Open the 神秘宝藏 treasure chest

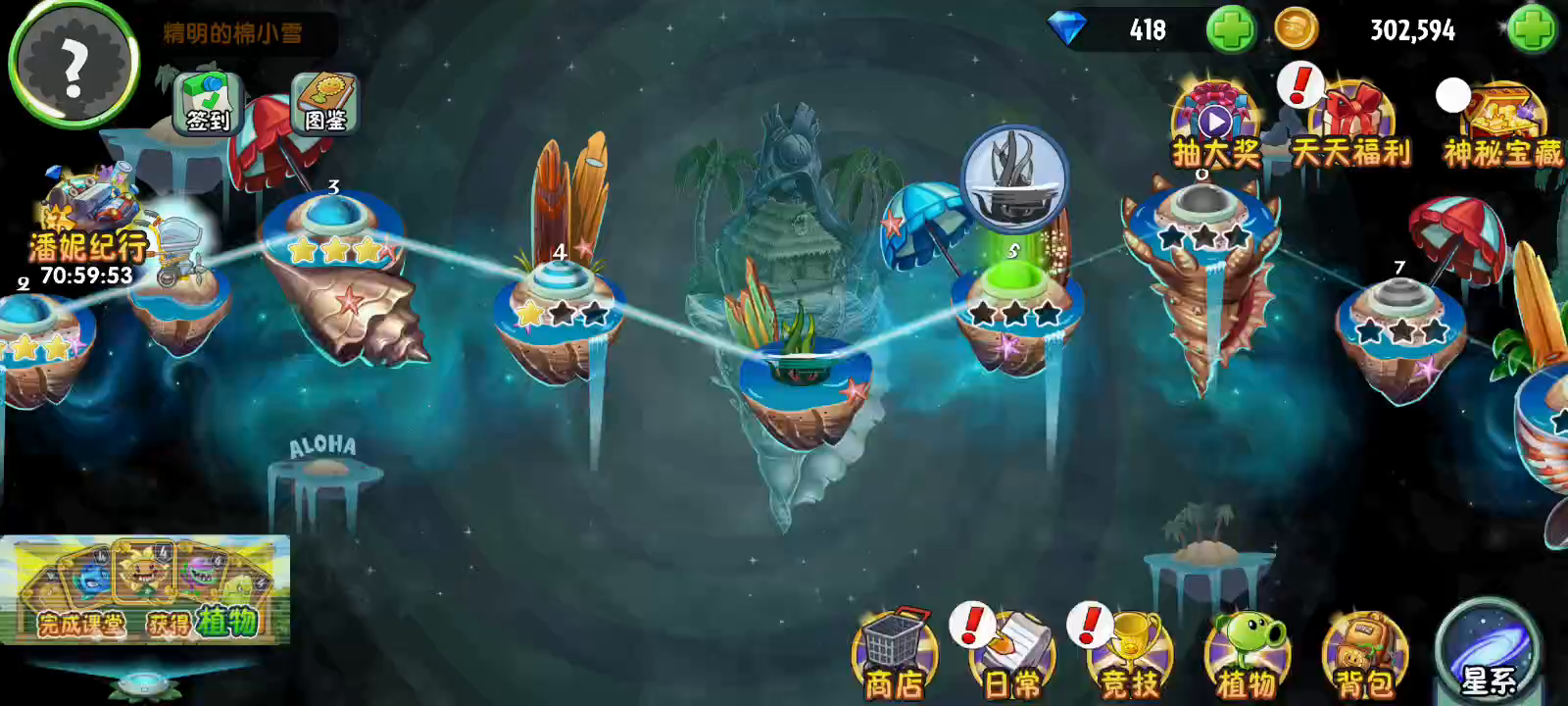tap(1501, 127)
